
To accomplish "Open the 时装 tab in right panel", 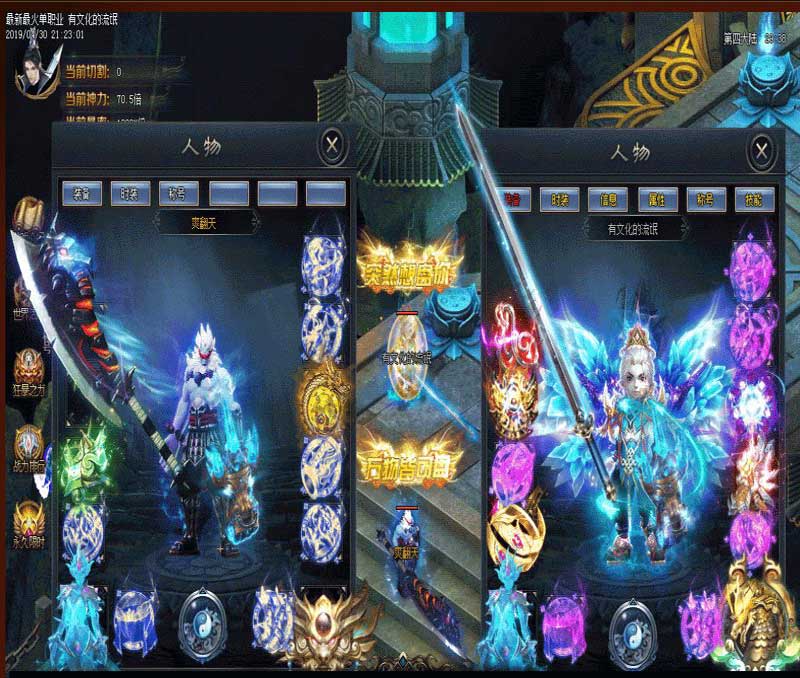I will pos(560,199).
